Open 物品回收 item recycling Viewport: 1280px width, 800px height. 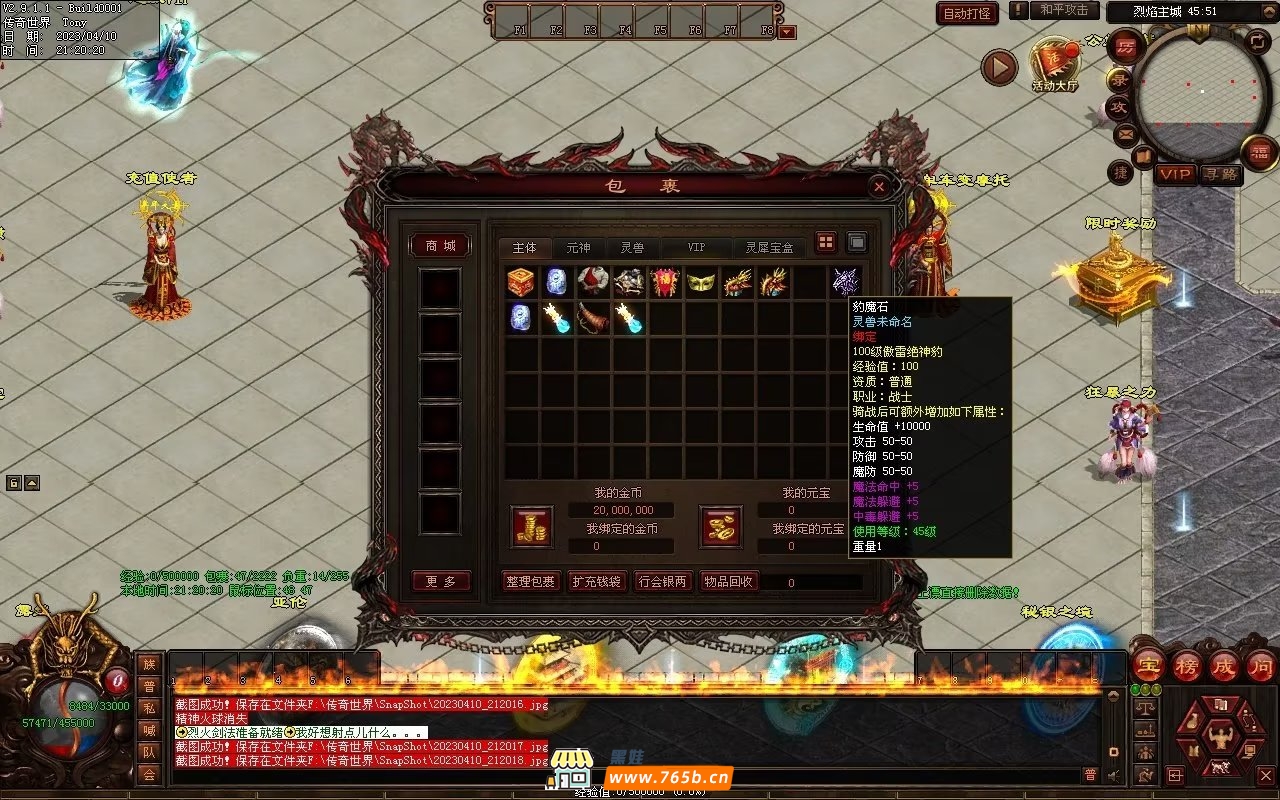point(729,581)
